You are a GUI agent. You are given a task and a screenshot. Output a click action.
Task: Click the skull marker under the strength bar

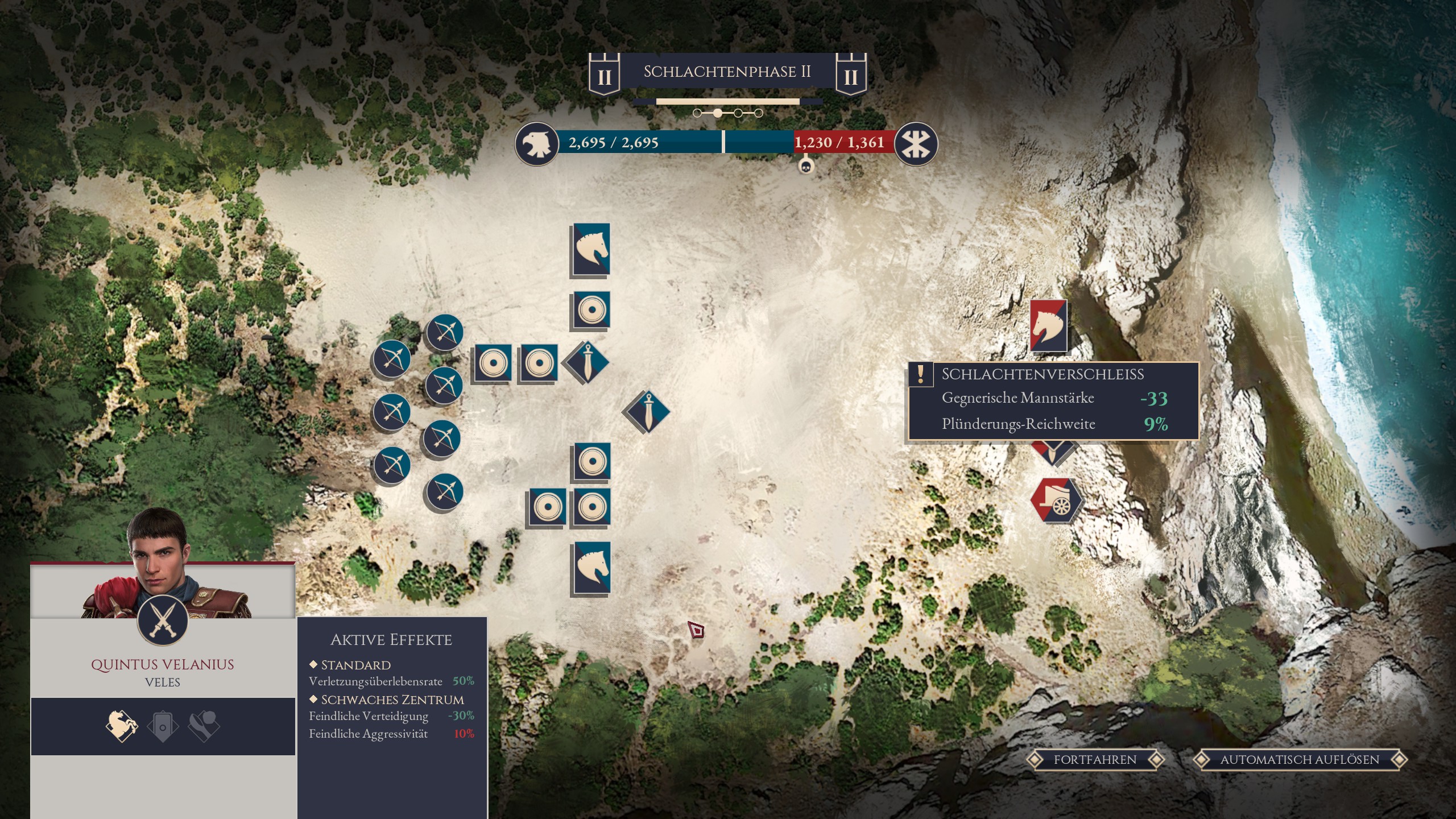(x=805, y=167)
